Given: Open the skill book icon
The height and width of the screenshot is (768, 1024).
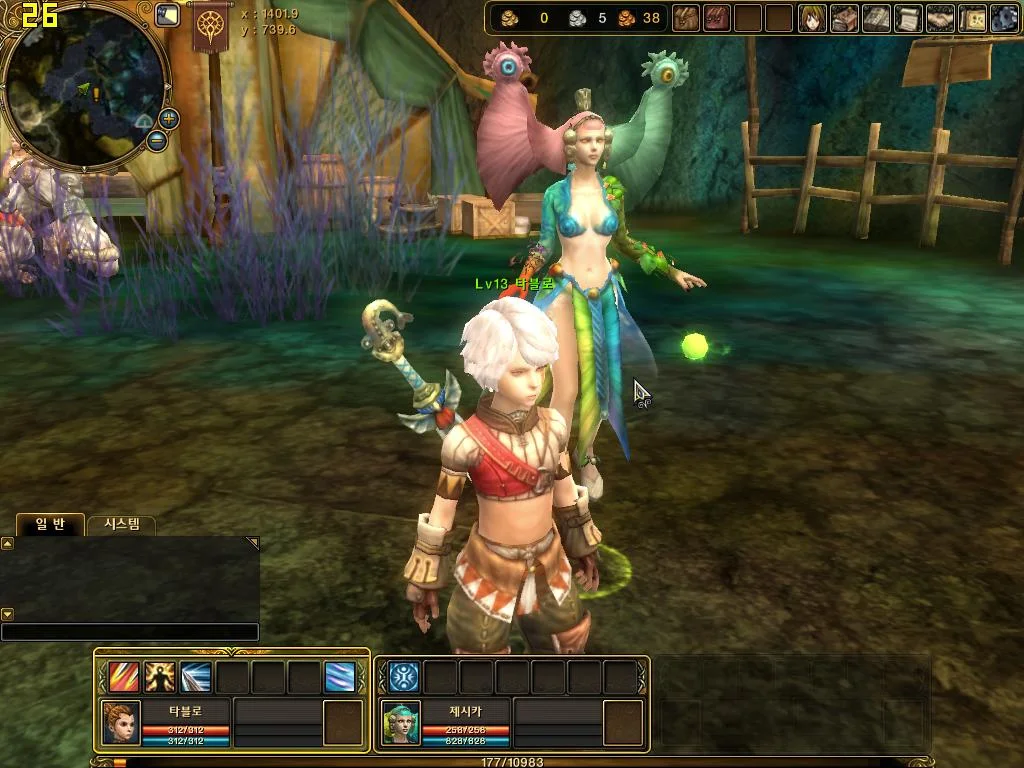Looking at the screenshot, I should [877, 18].
